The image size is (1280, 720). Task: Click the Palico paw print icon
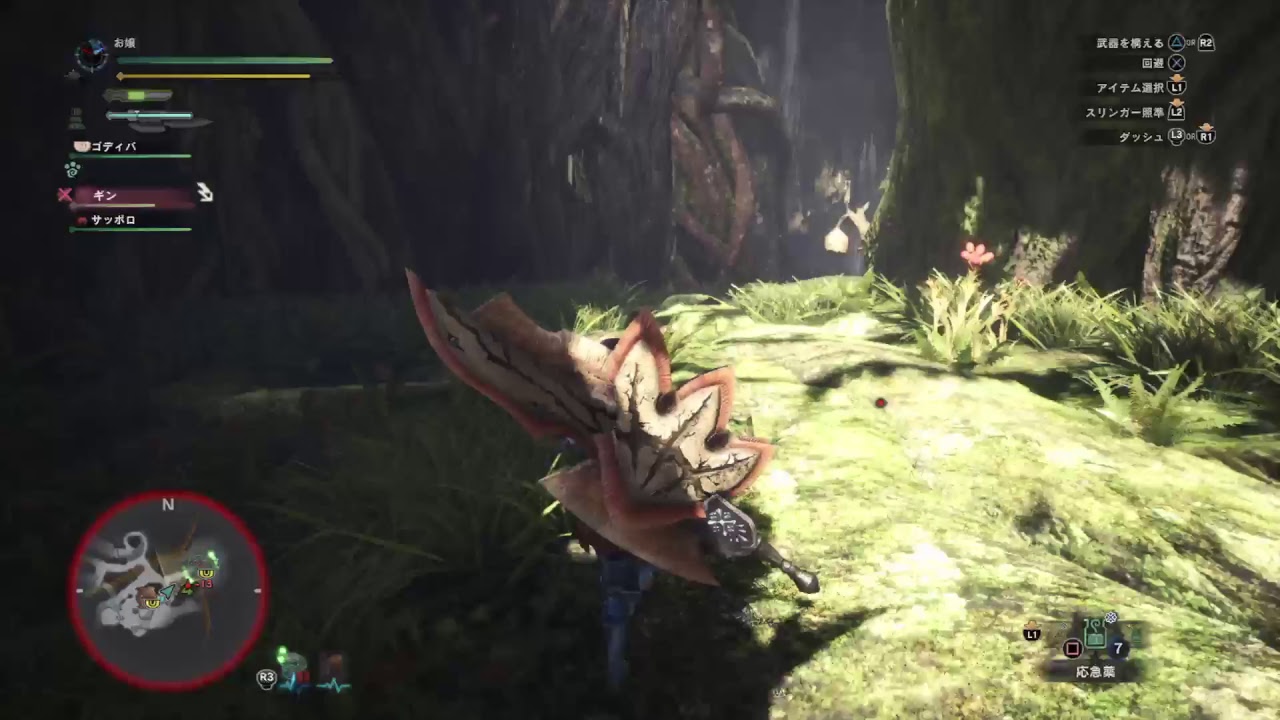pos(72,169)
